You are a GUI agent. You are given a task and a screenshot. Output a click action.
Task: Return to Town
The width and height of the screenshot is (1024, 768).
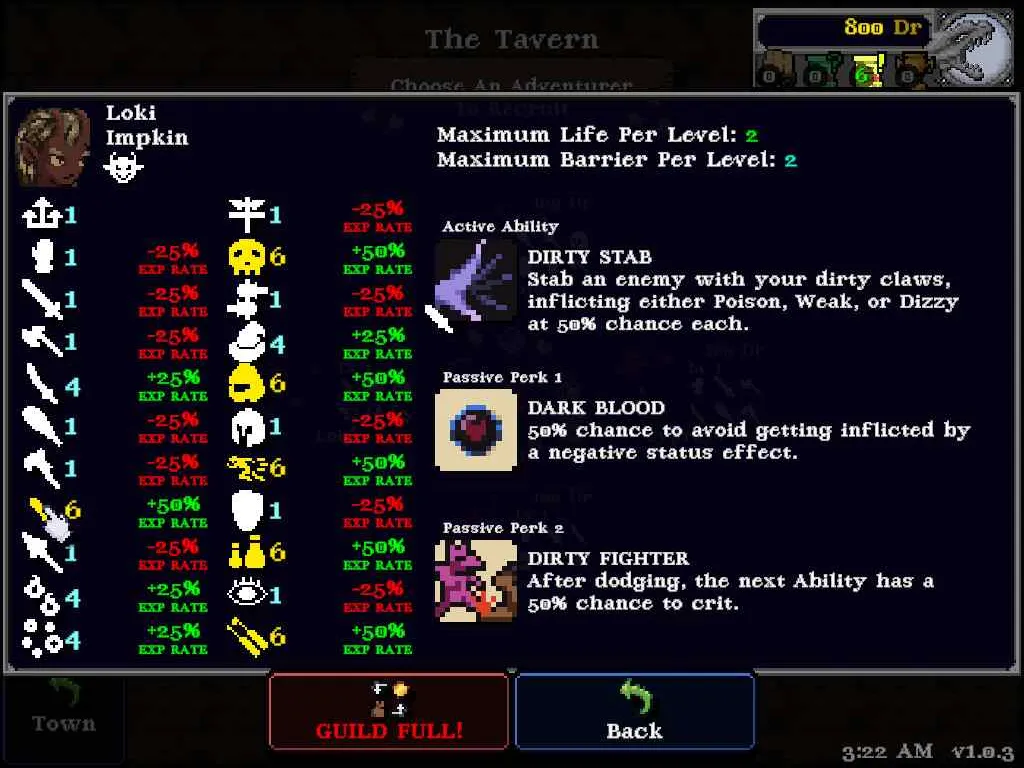coord(63,708)
